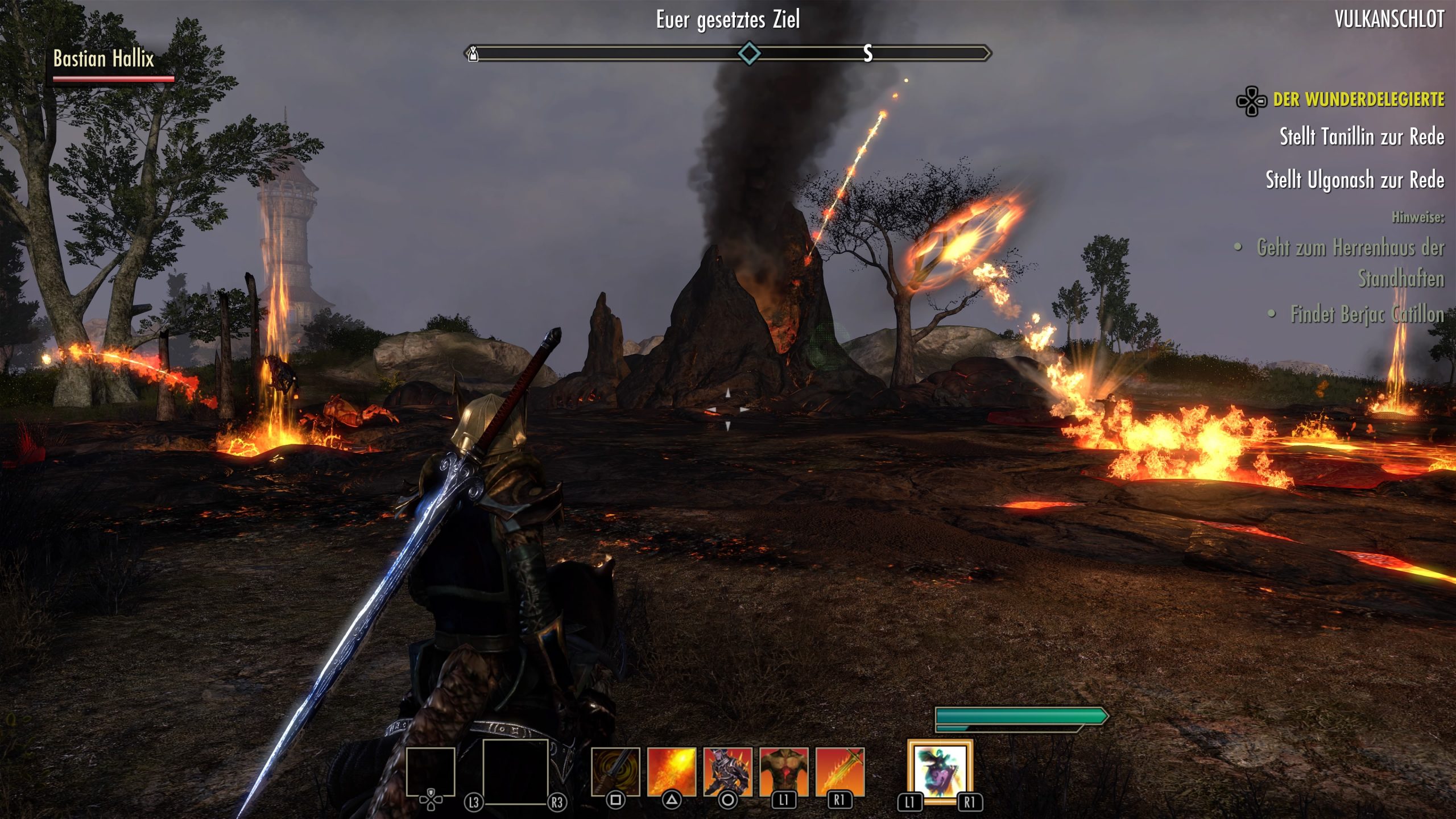
Task: Click the white marker at compass left end
Action: (x=473, y=54)
